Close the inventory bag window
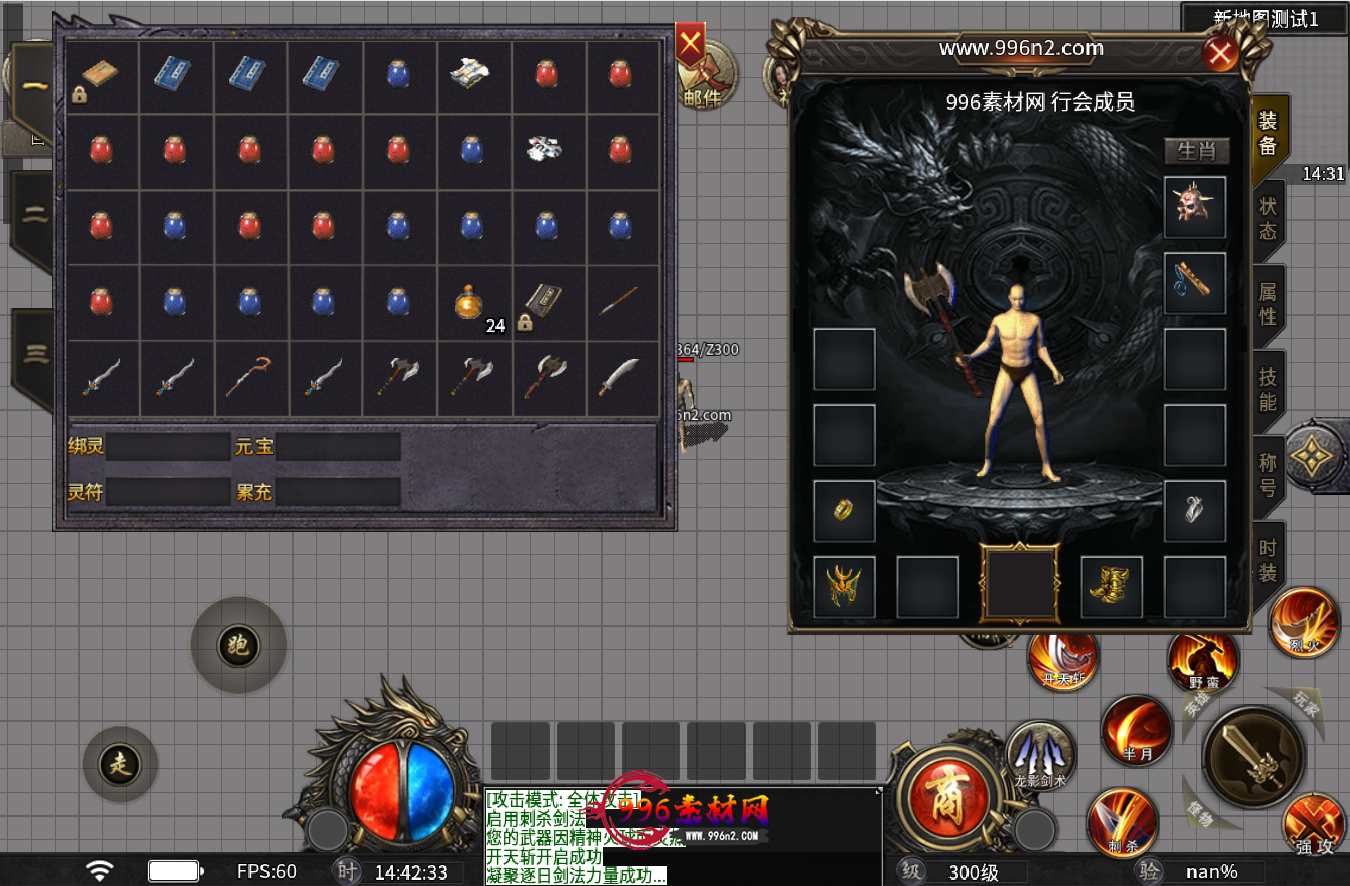 (x=690, y=44)
